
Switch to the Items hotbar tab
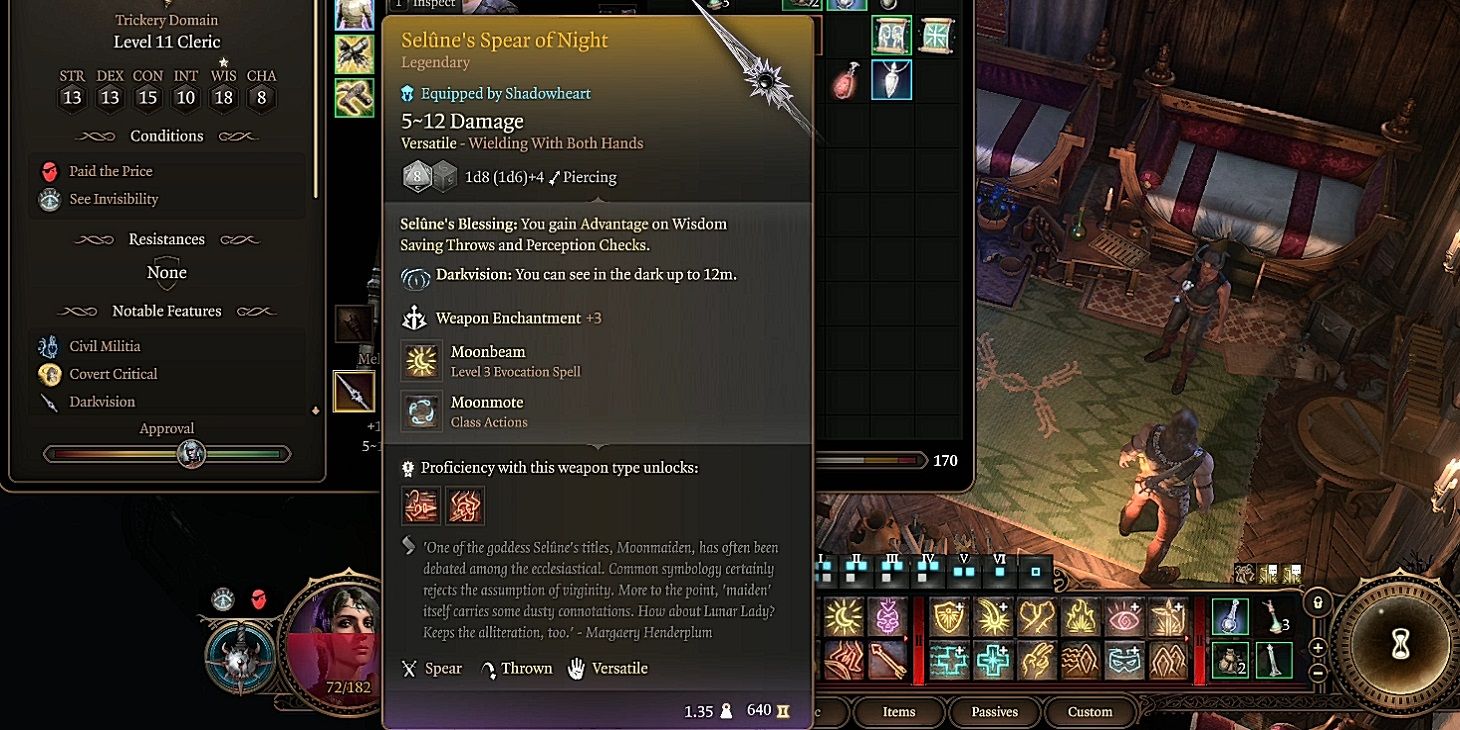pos(898,712)
